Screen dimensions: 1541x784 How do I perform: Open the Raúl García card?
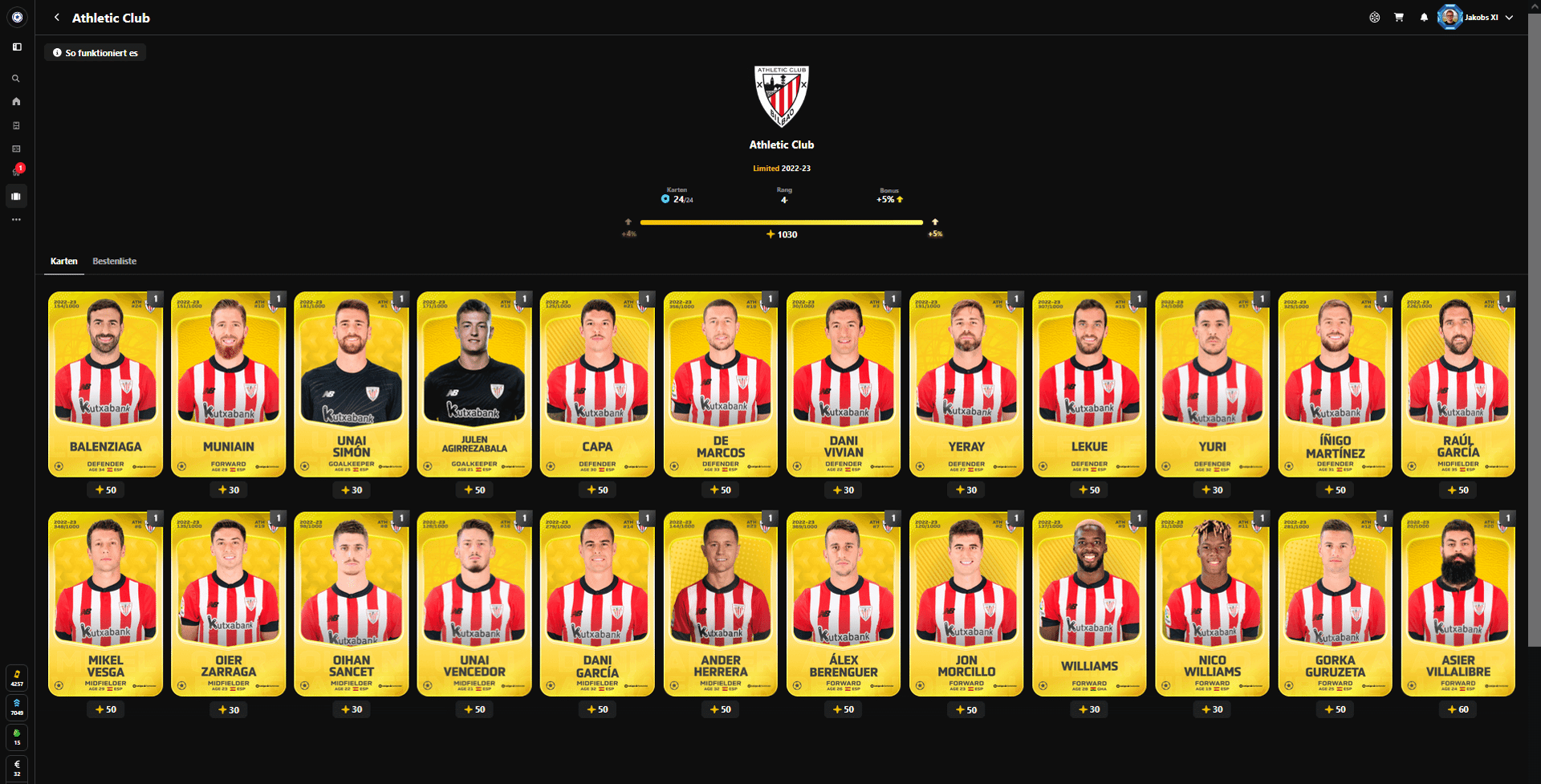pyautogui.click(x=1458, y=384)
